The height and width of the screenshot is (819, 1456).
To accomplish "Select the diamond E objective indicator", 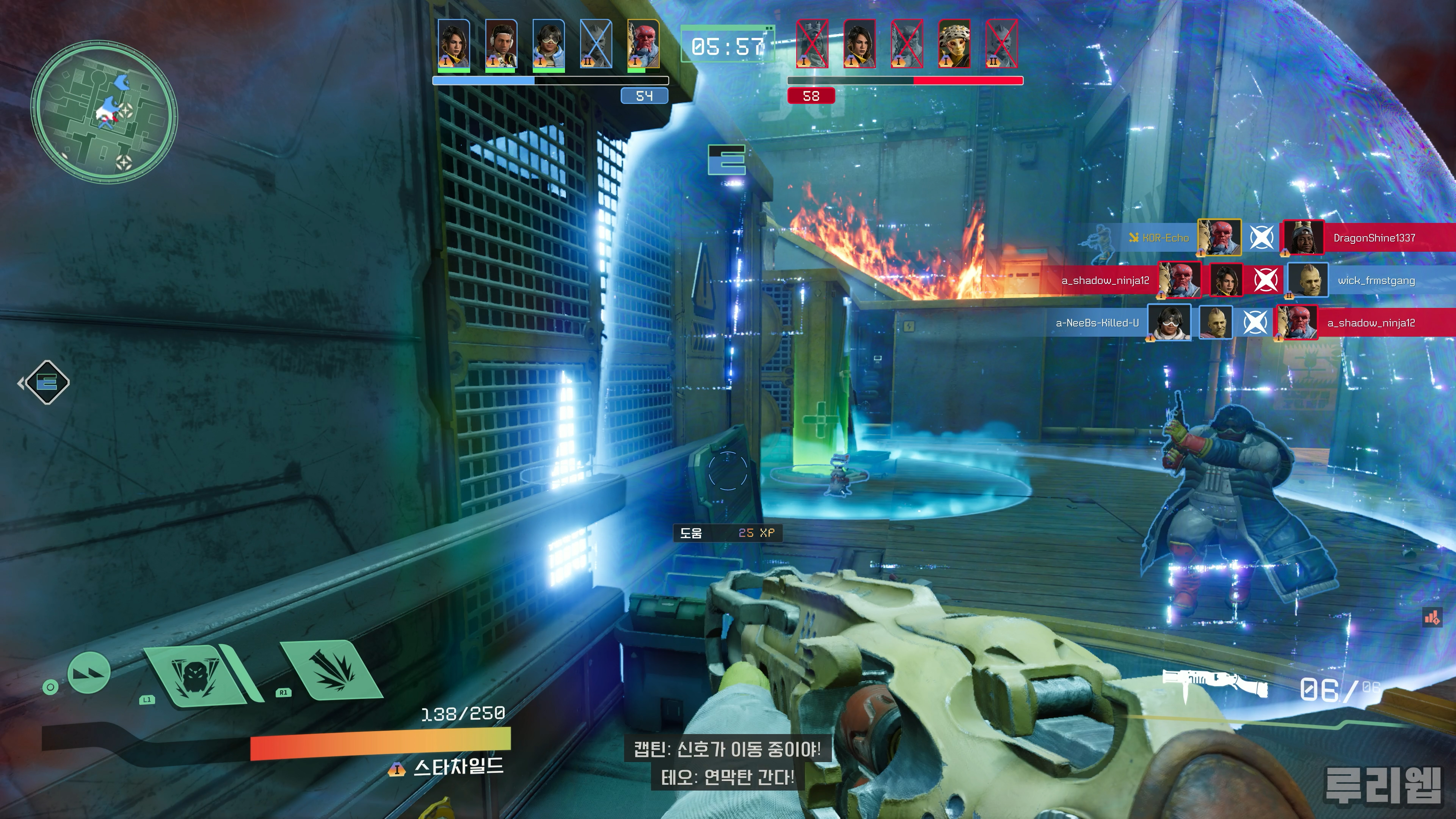I will pos(47,383).
